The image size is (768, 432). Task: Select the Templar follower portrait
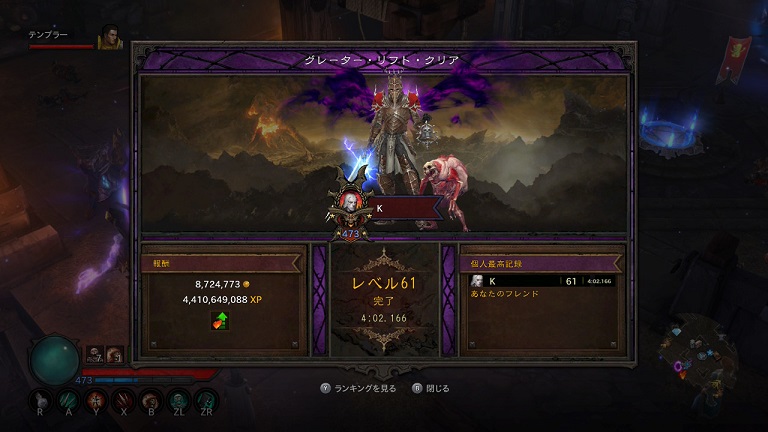coord(109,38)
